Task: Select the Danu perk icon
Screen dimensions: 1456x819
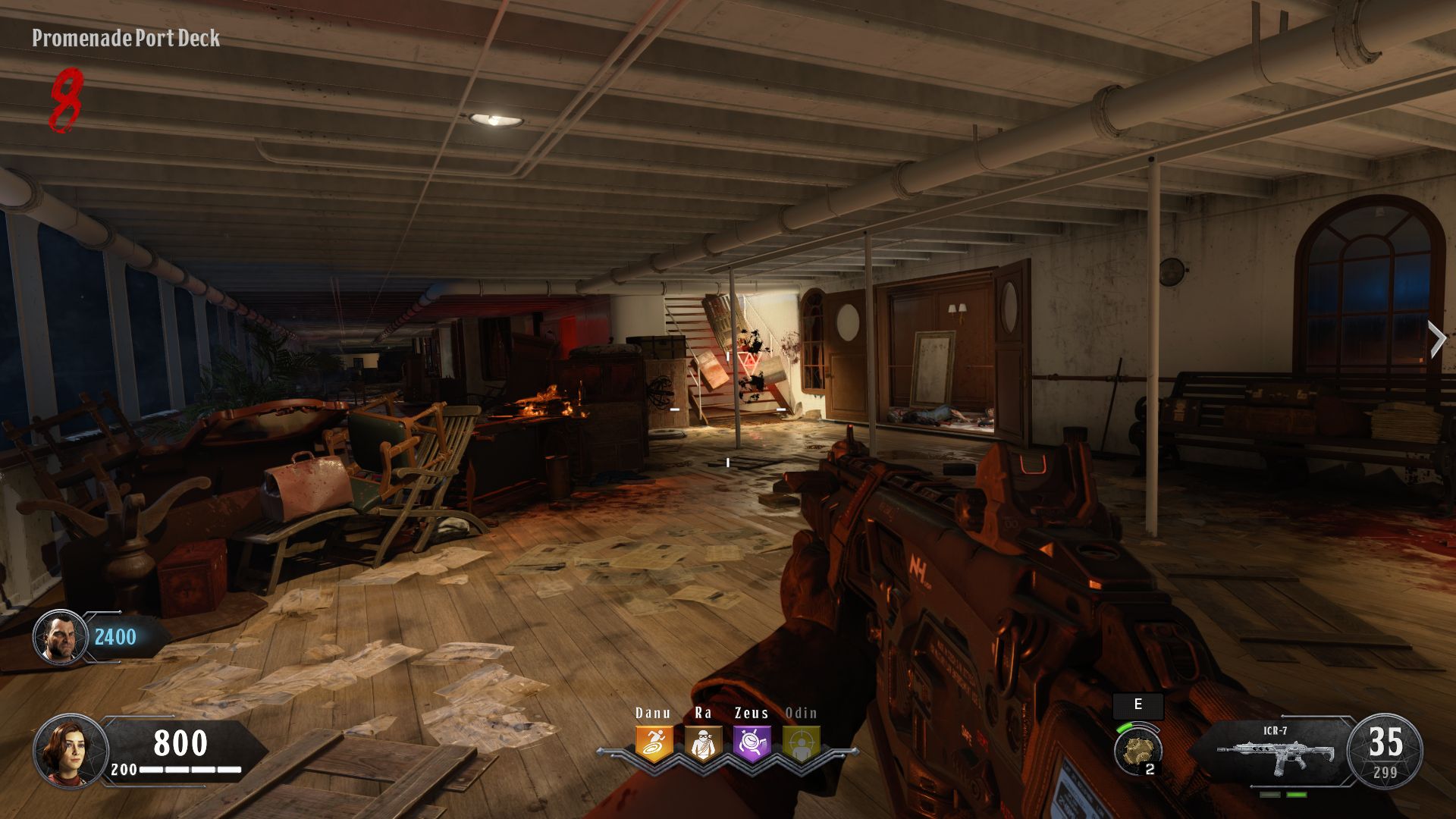Action: (x=654, y=744)
